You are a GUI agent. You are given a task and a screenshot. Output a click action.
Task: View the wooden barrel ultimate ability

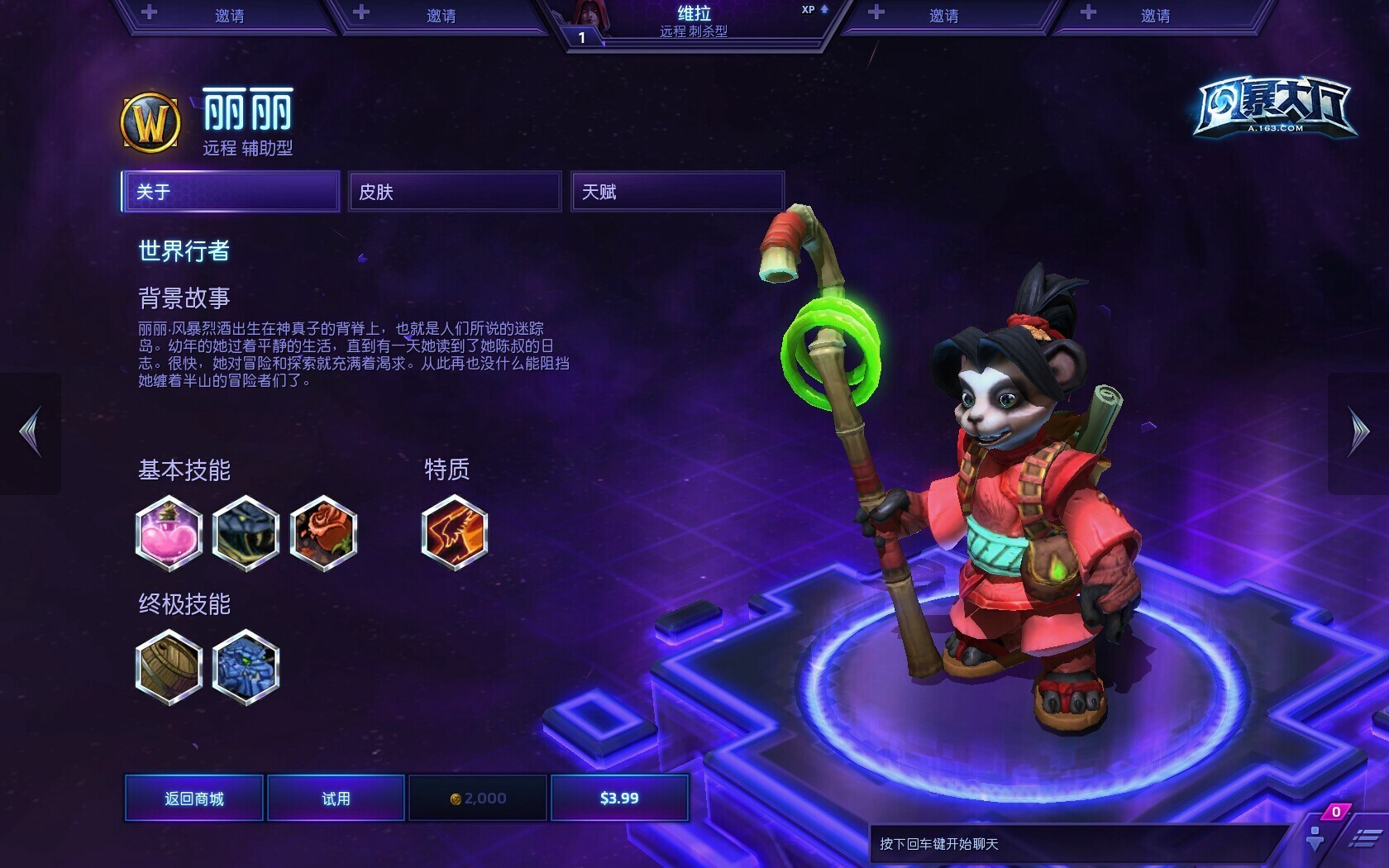tap(169, 667)
